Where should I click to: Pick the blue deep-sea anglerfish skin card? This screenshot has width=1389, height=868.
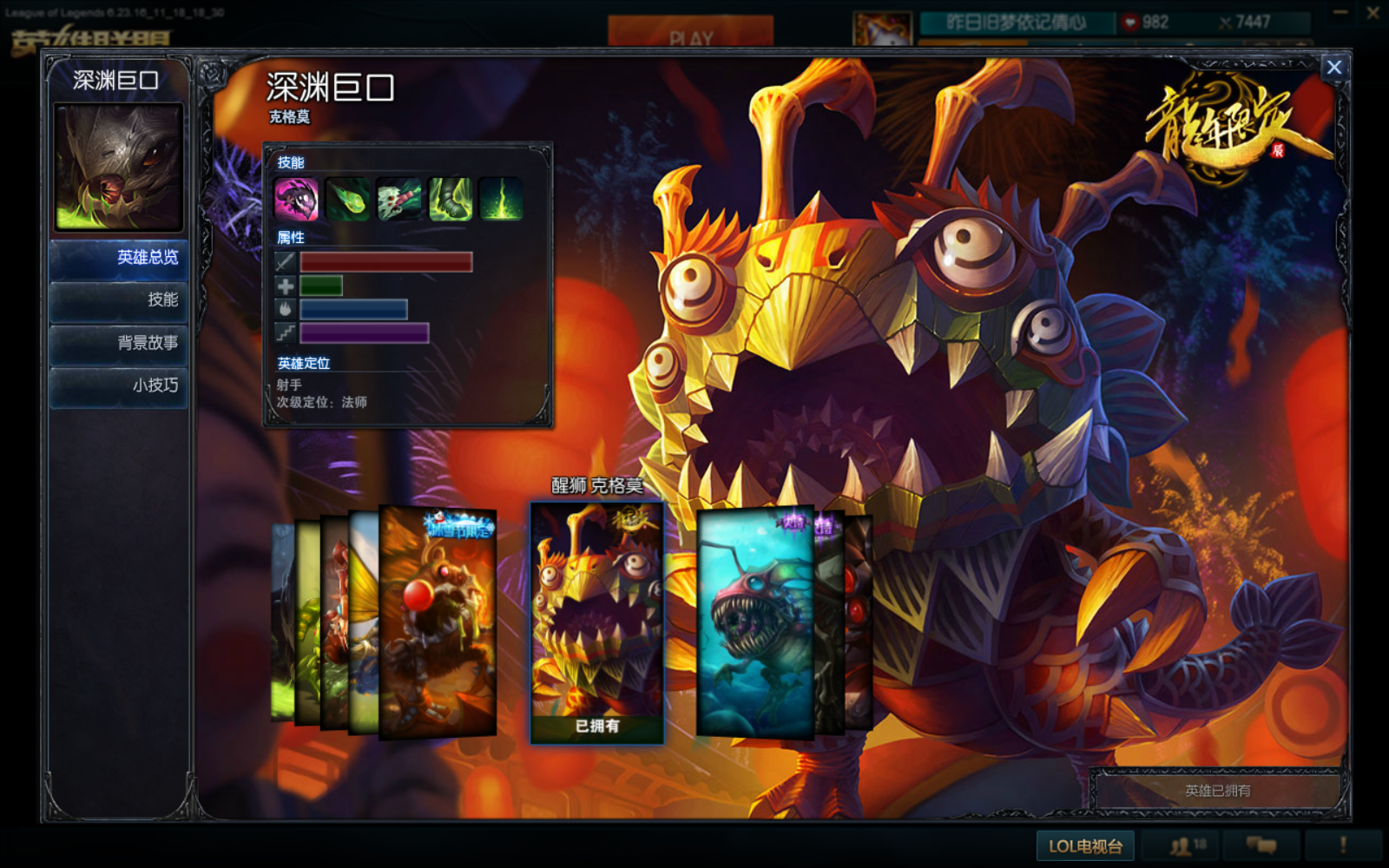pos(754,622)
